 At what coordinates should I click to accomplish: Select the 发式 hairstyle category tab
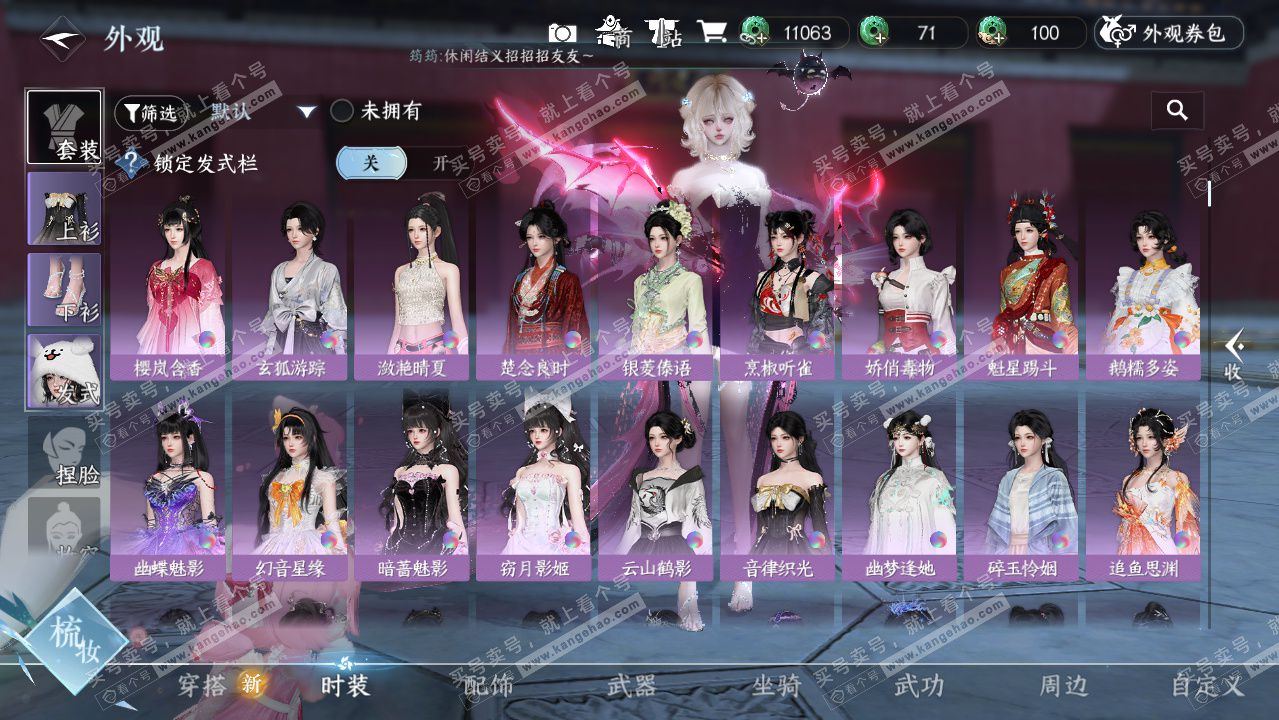(64, 371)
